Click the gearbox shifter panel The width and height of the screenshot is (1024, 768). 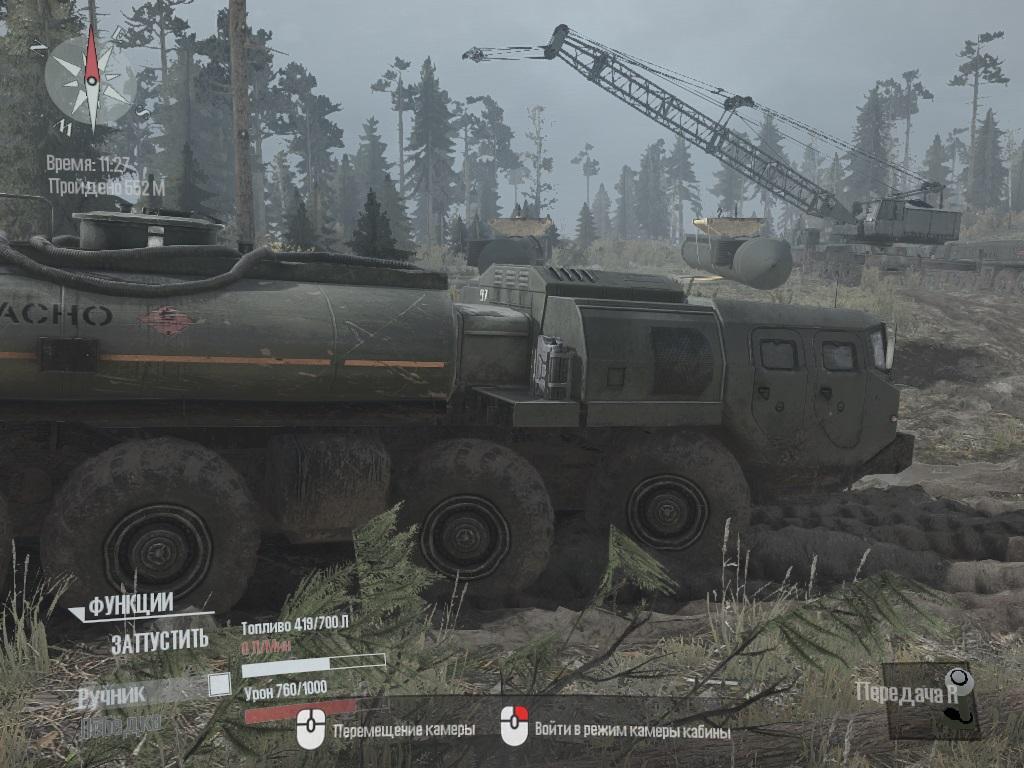point(931,700)
